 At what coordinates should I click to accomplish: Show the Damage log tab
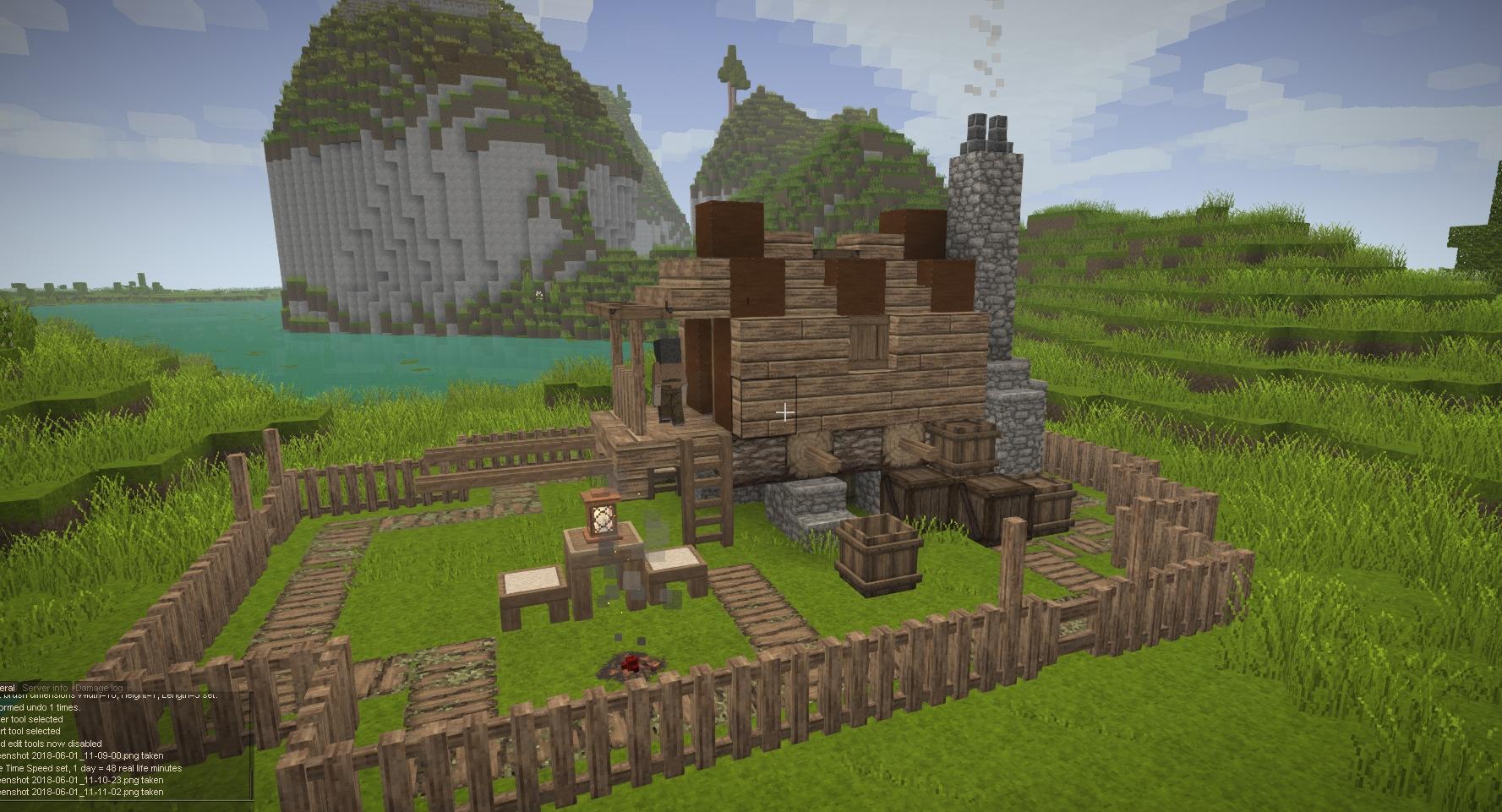pyautogui.click(x=100, y=688)
